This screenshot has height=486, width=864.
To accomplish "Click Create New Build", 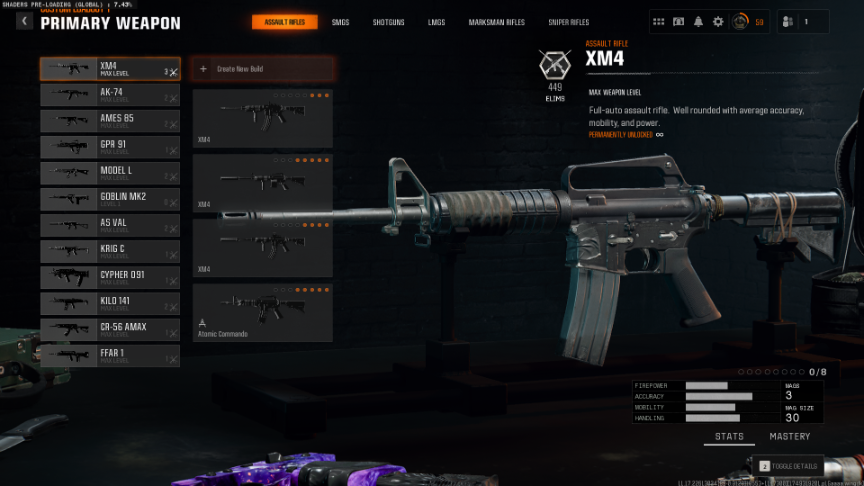I will 262,69.
